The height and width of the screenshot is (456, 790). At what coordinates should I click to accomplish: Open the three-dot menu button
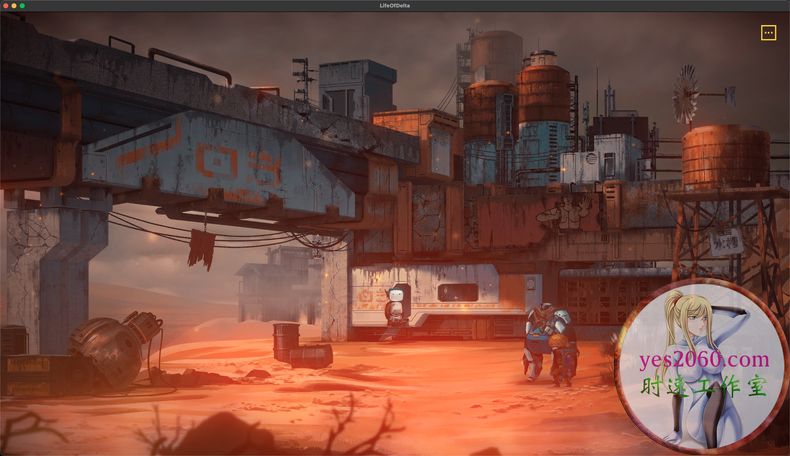(x=768, y=33)
